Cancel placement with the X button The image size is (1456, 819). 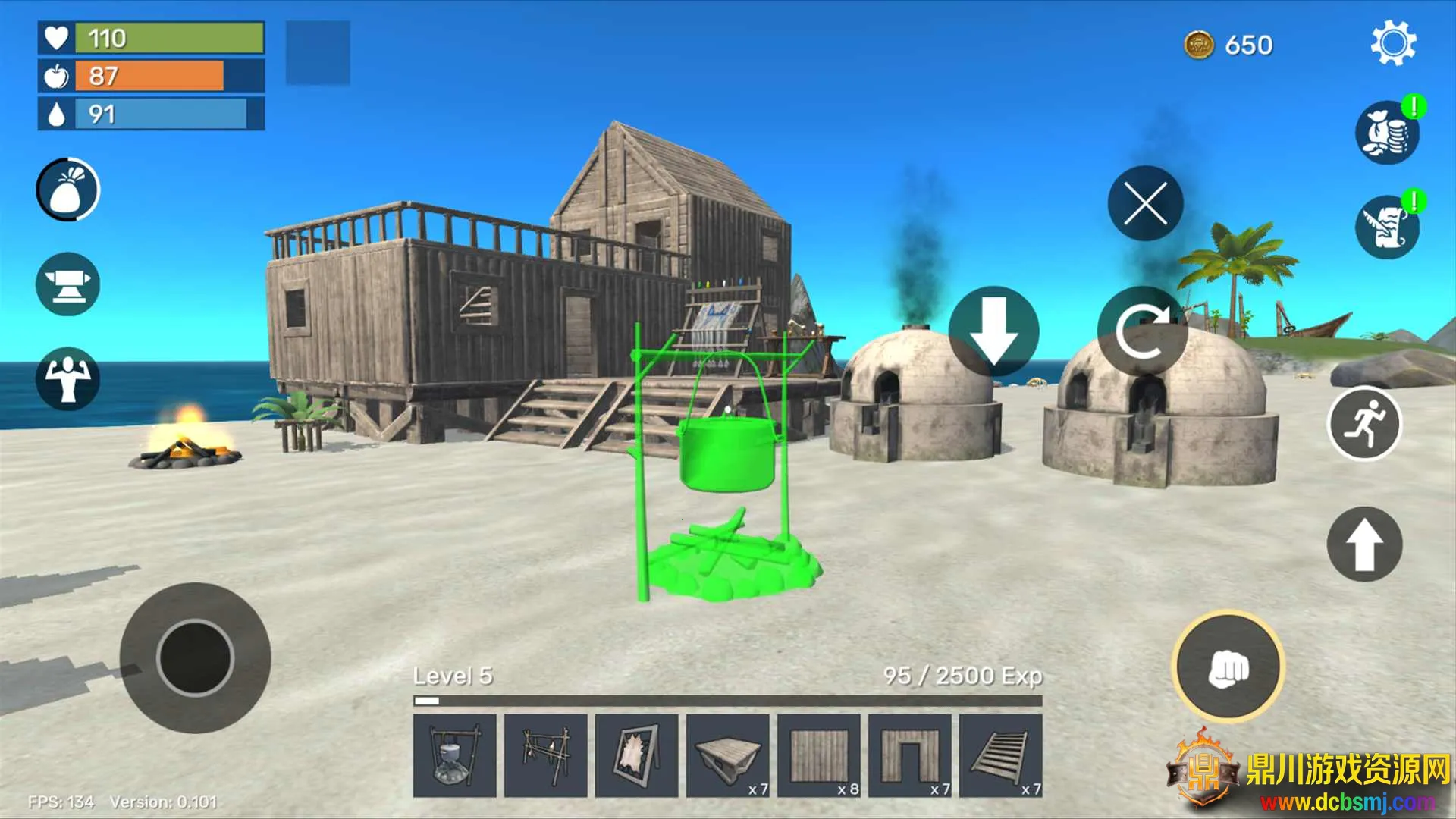pos(1145,203)
